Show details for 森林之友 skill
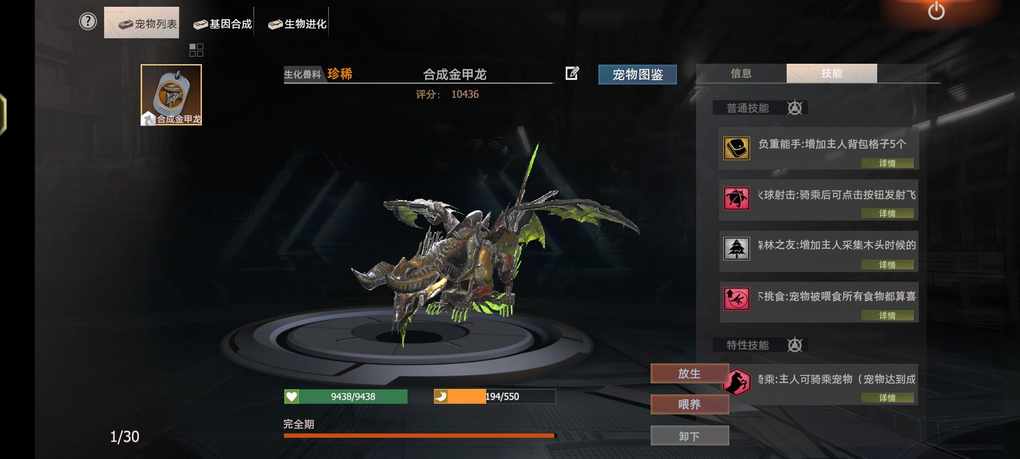The image size is (1020, 459). (887, 264)
